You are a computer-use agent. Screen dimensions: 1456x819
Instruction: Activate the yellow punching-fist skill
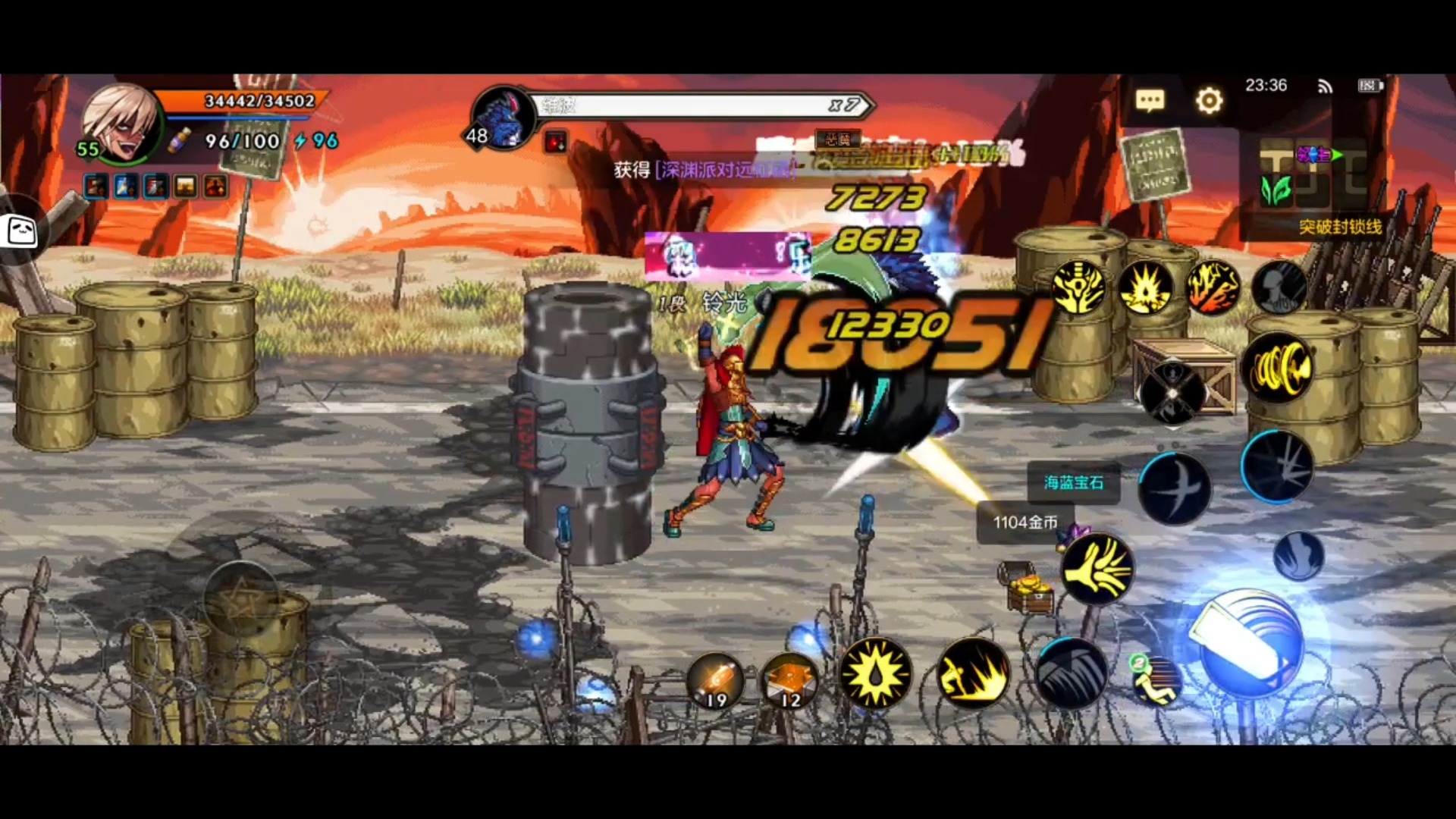(x=1097, y=569)
